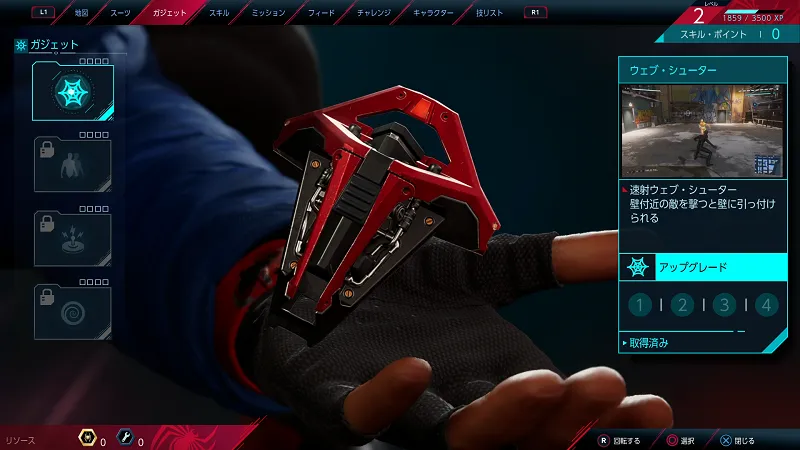Select the locked mine gadget slot
Viewport: 800px width, 450px height.
click(73, 238)
